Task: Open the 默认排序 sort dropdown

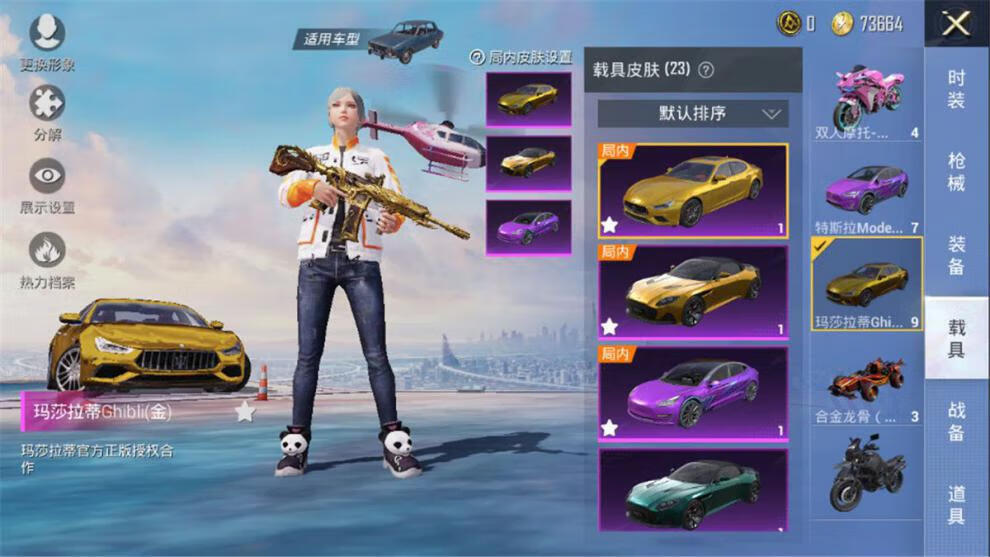Action: tap(692, 114)
